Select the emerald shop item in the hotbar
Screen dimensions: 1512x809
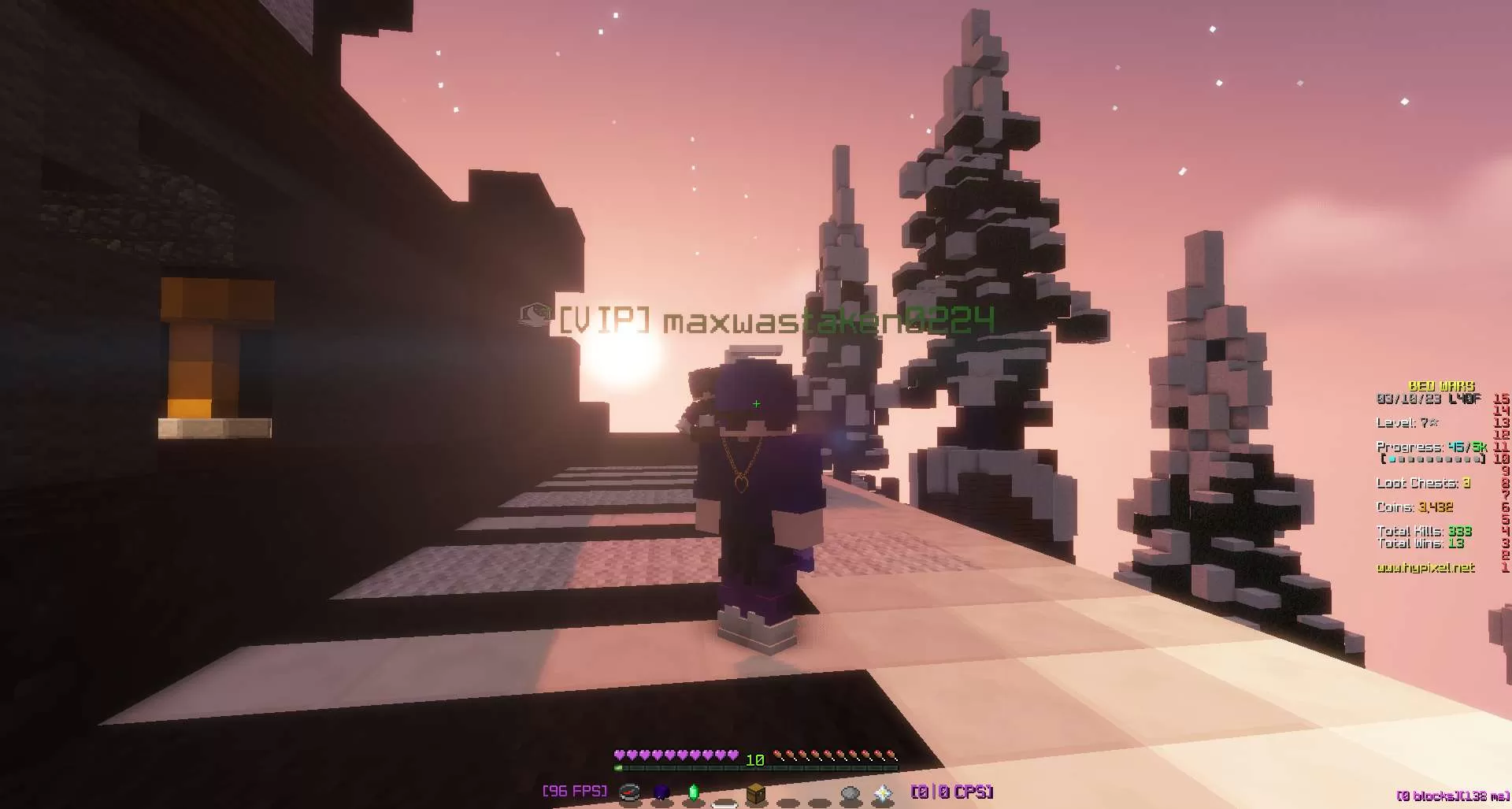click(695, 792)
